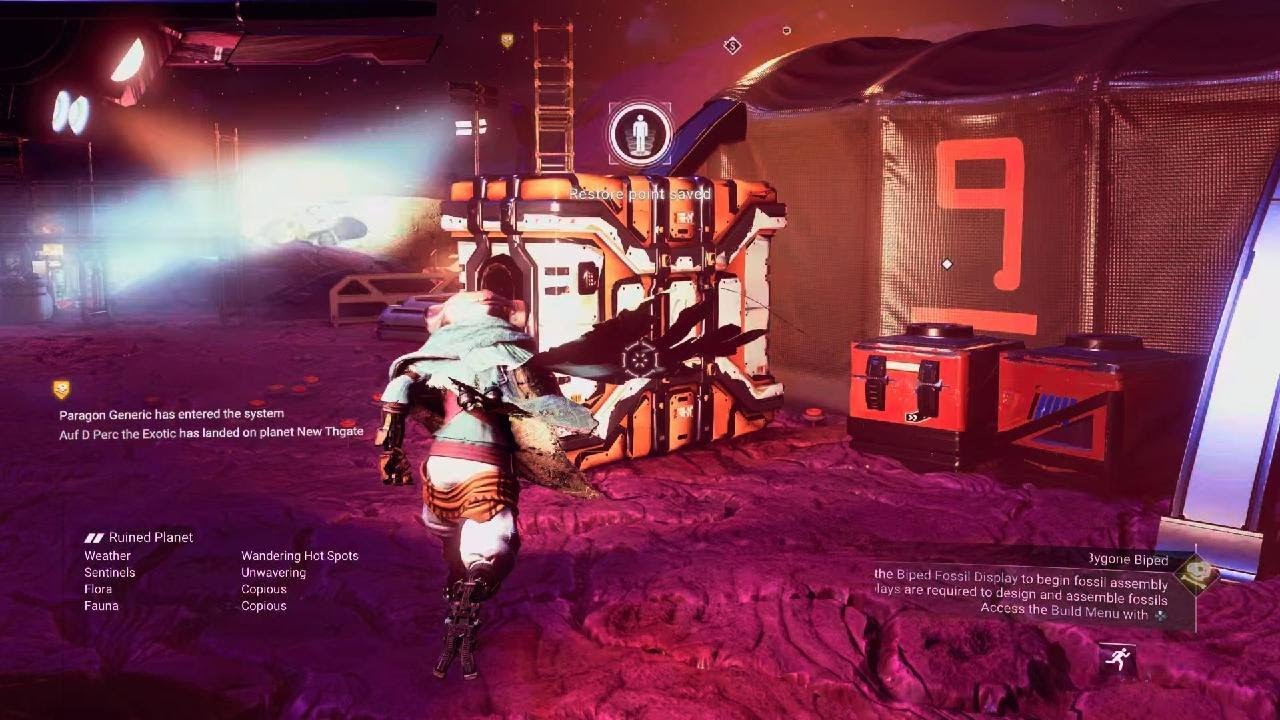Click the yellow notification badge icon
This screenshot has width=1280, height=720.
coord(62,389)
